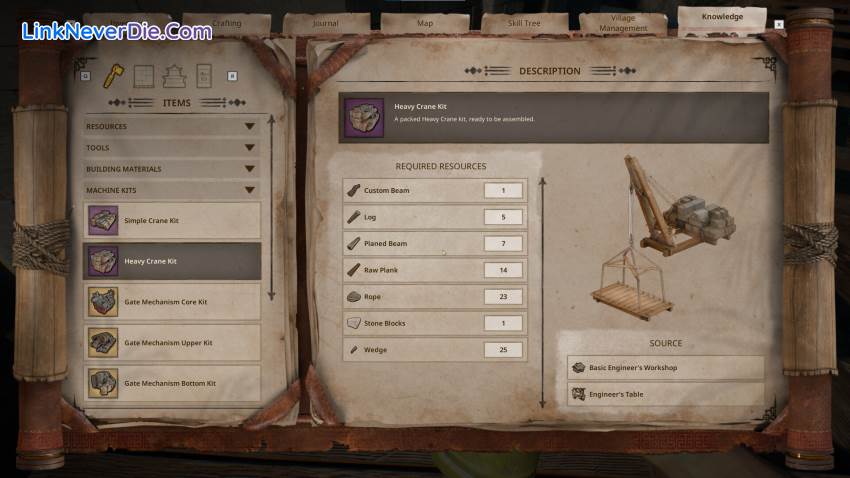This screenshot has width=850, height=478.
Task: Open the Journal tab
Action: click(325, 22)
